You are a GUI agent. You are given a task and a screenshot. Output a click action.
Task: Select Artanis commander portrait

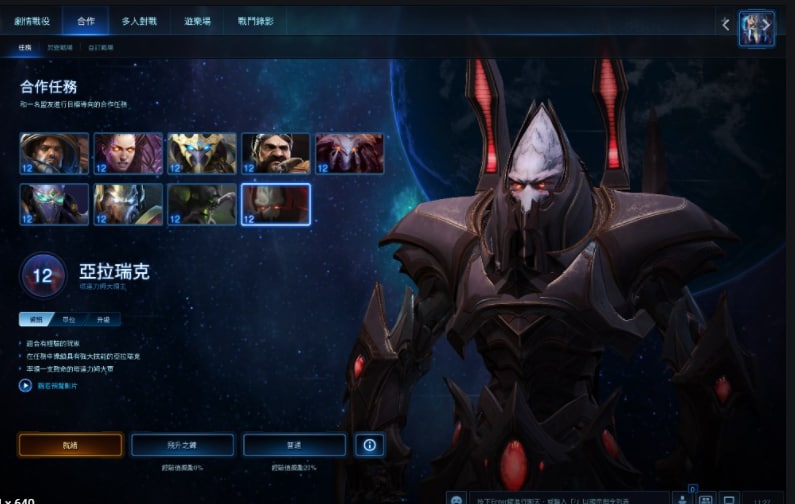[x=202, y=153]
